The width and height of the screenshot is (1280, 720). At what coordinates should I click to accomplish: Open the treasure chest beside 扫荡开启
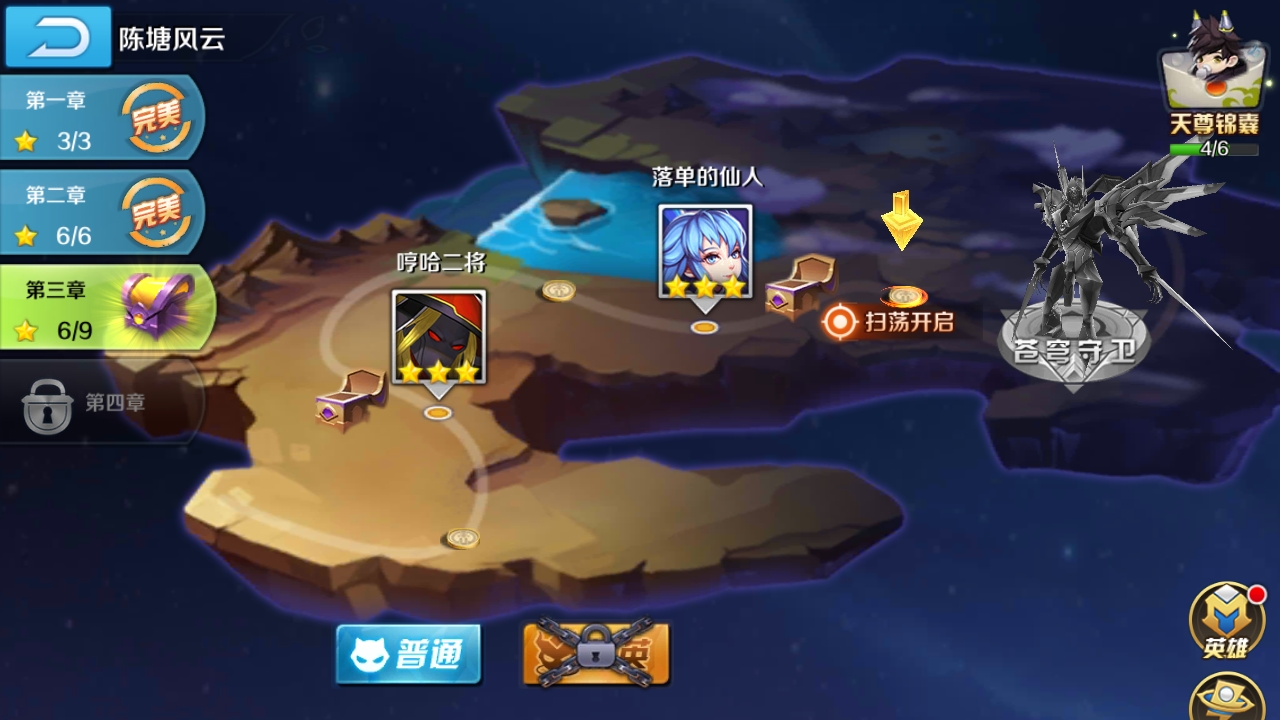tap(800, 290)
